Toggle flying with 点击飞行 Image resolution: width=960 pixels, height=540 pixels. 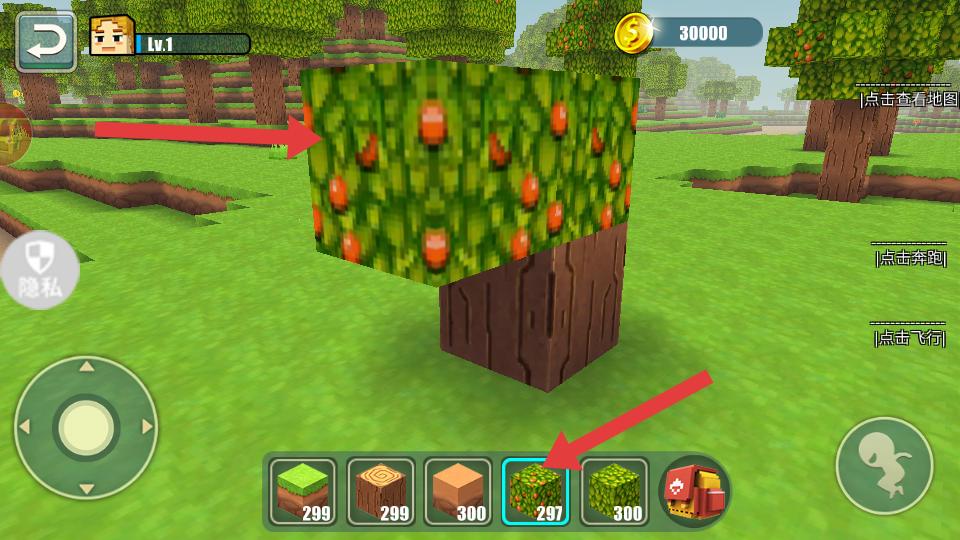click(x=909, y=338)
